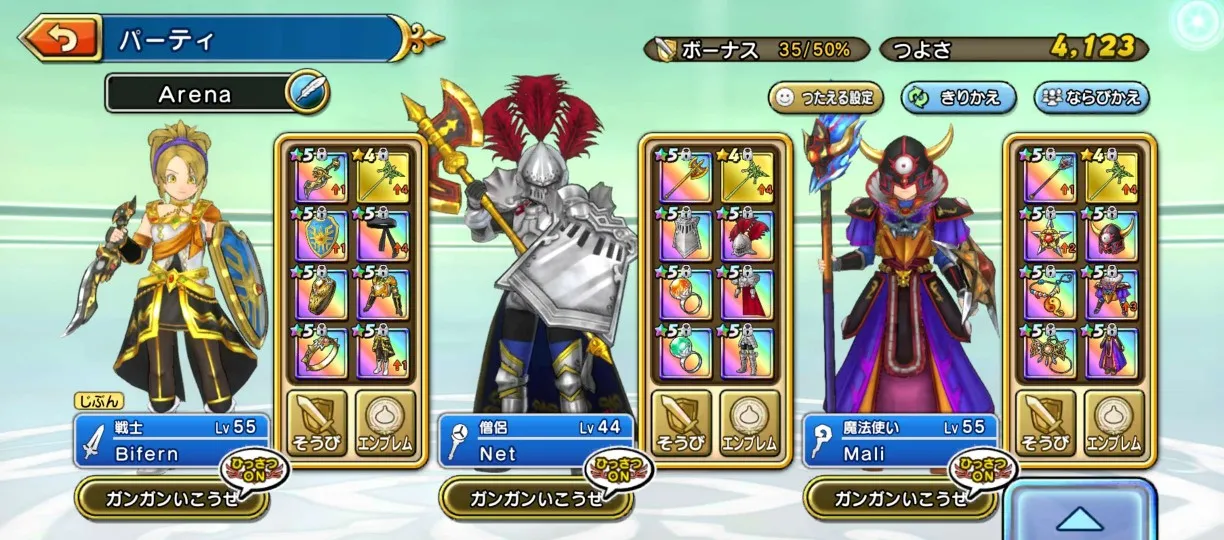This screenshot has width=1224, height=540.
Task: Change Mali's ガンガンいこうぜ tactic
Action: click(x=888, y=498)
